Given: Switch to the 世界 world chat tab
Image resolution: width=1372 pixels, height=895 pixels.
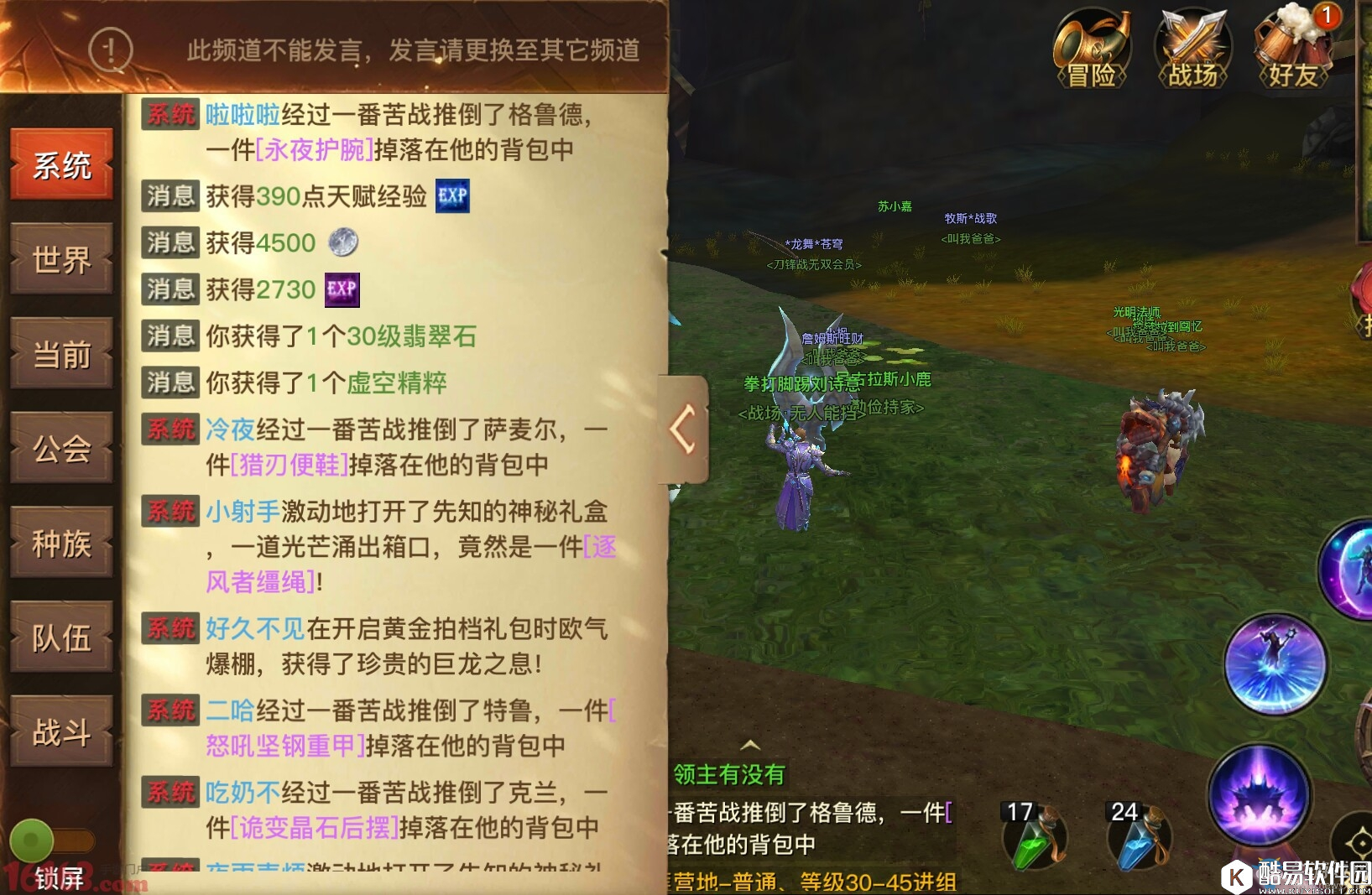Looking at the screenshot, I should click(x=61, y=260).
